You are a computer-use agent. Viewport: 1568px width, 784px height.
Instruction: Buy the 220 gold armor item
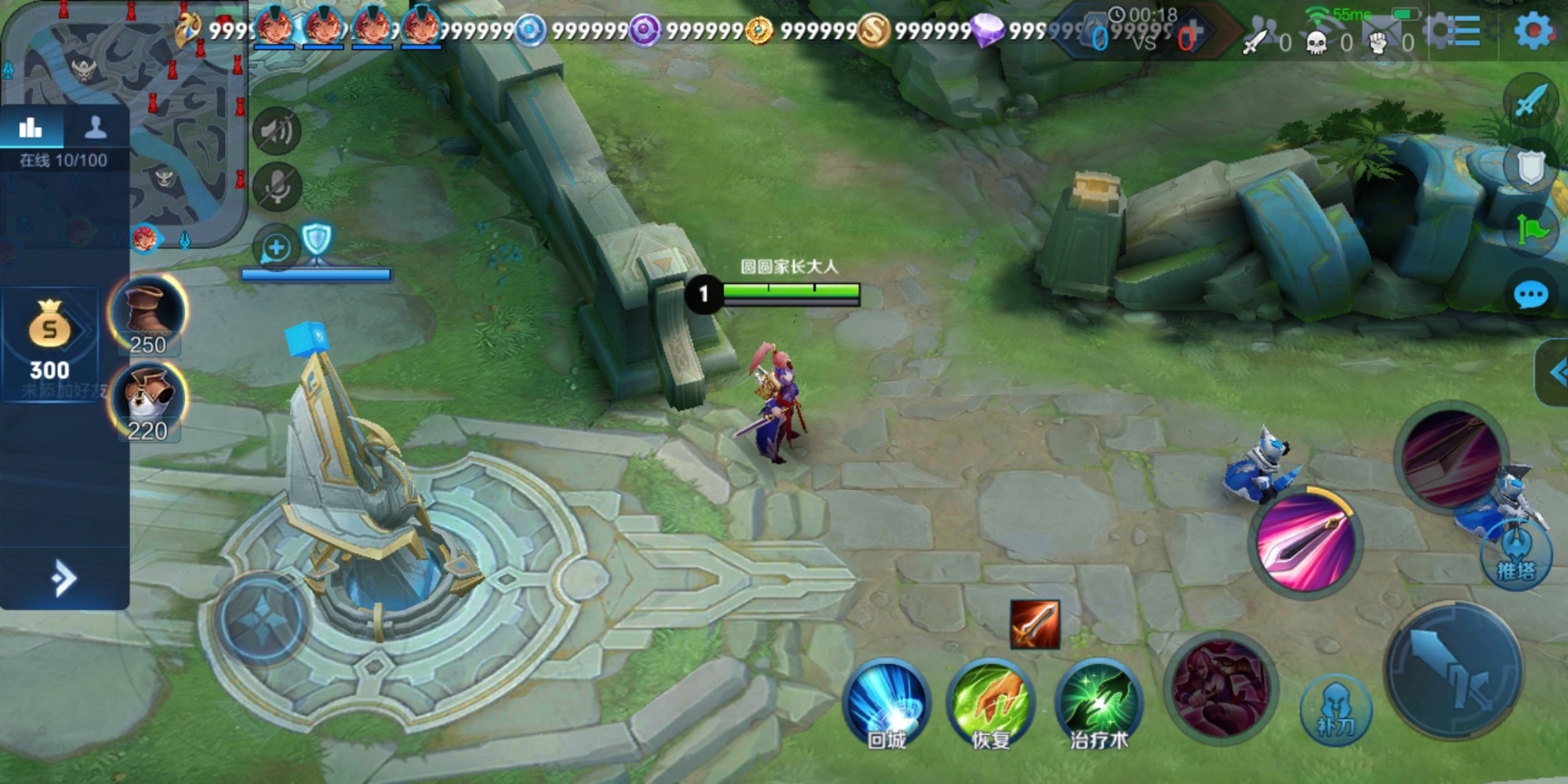coord(148,400)
